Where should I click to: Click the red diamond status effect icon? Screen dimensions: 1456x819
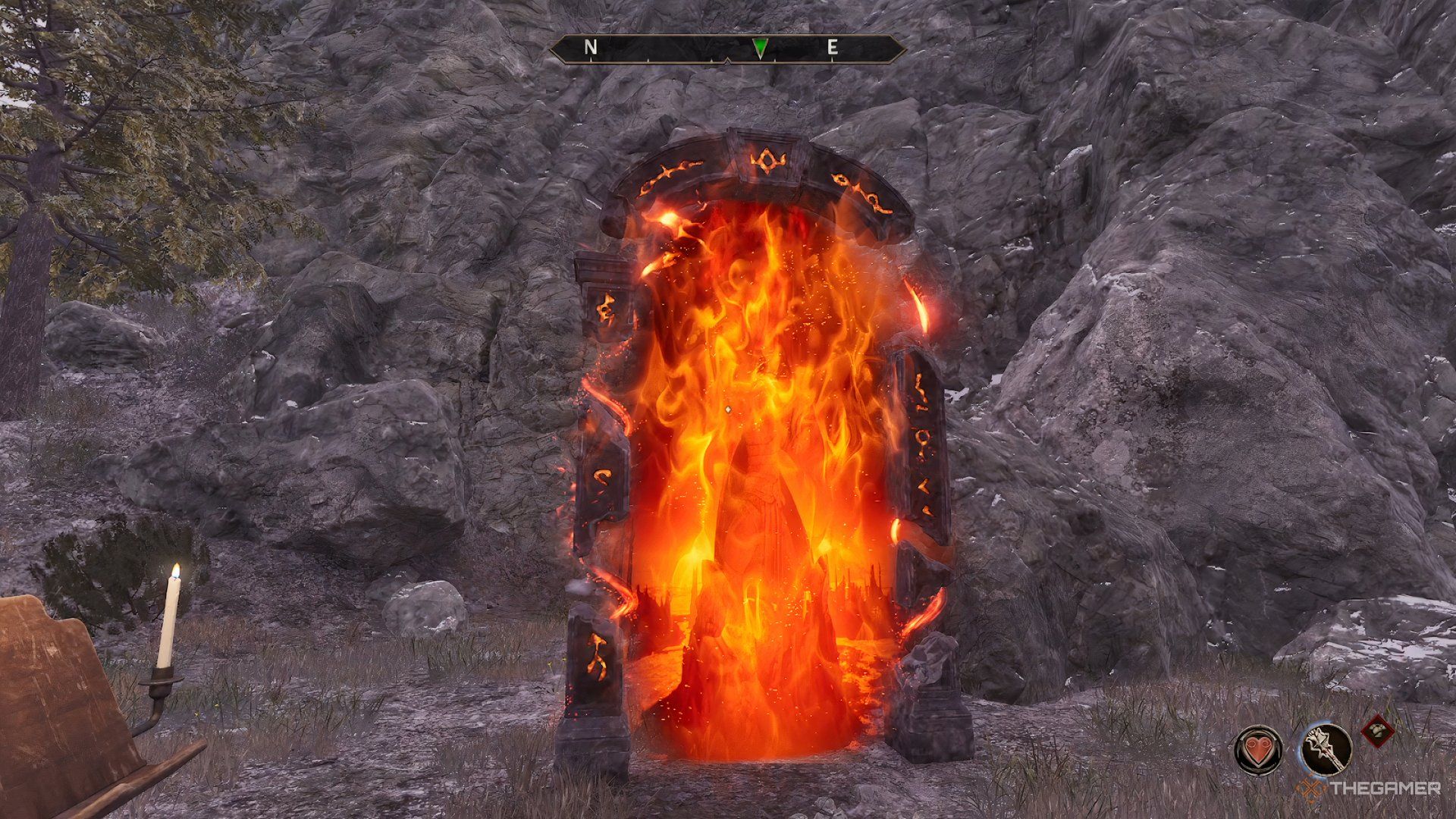coord(1378,730)
